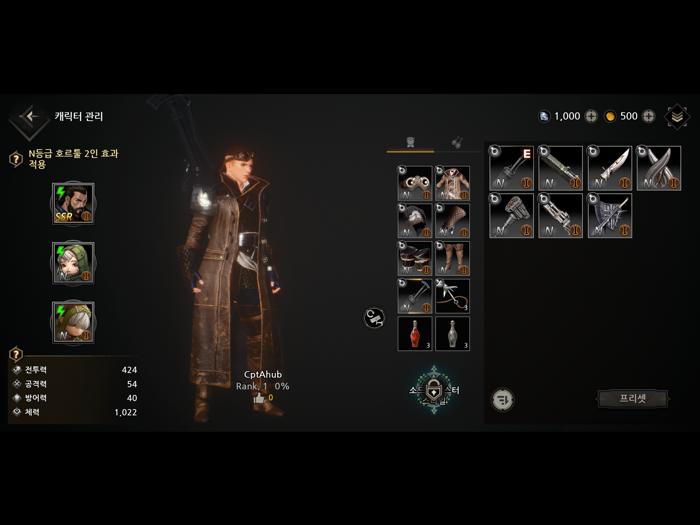Choose the red potion slot
The image size is (700, 525).
click(415, 333)
